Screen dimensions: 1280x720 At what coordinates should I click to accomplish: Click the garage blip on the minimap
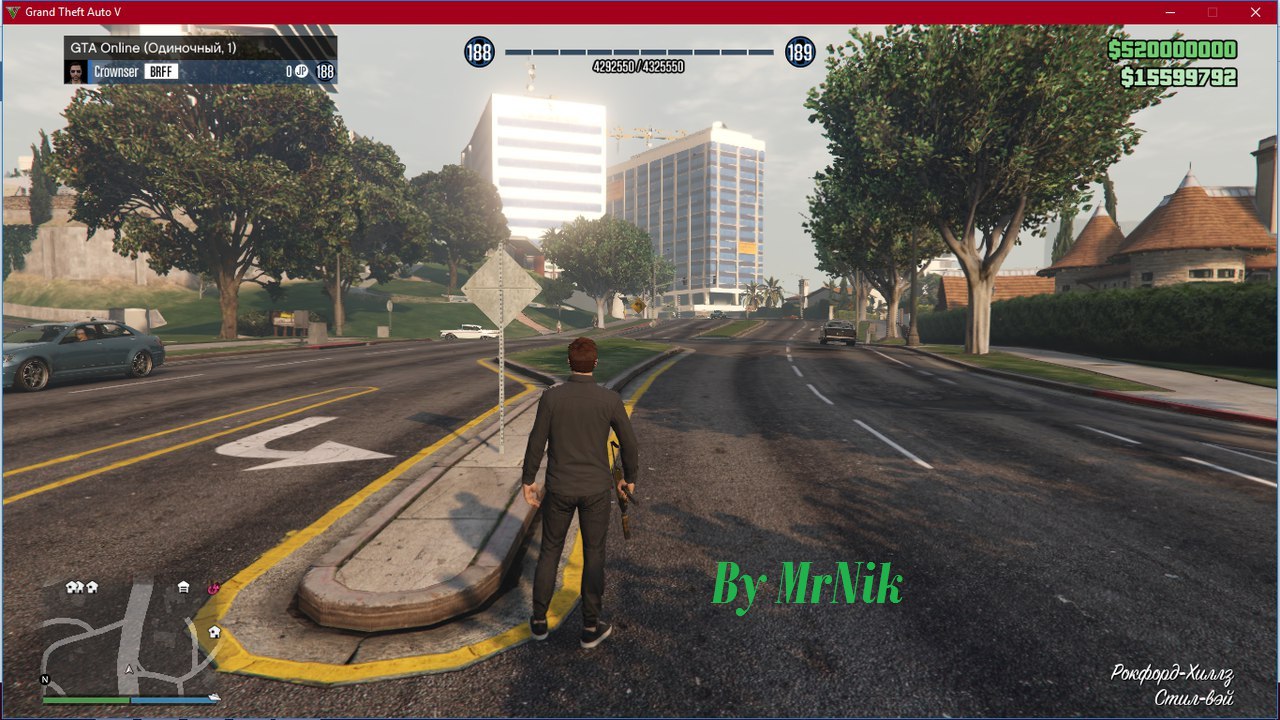click(183, 587)
